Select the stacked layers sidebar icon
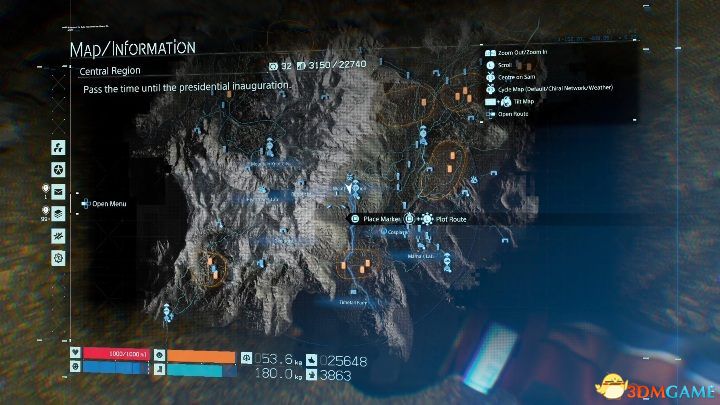The width and height of the screenshot is (720, 405). (x=58, y=213)
